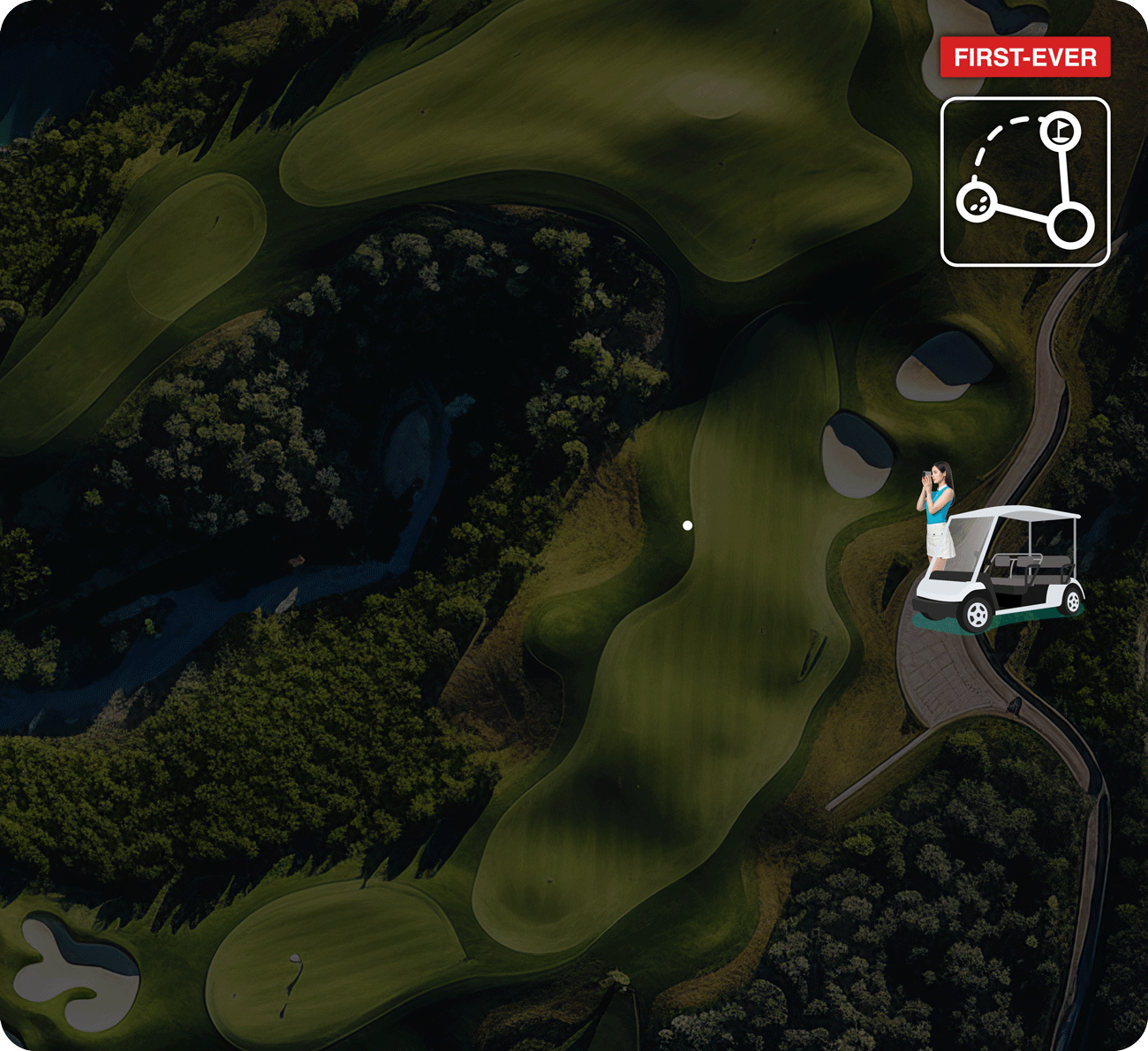Click the red FIRST-EVER badge
Screen dimensions: 1148x1051
(1024, 58)
